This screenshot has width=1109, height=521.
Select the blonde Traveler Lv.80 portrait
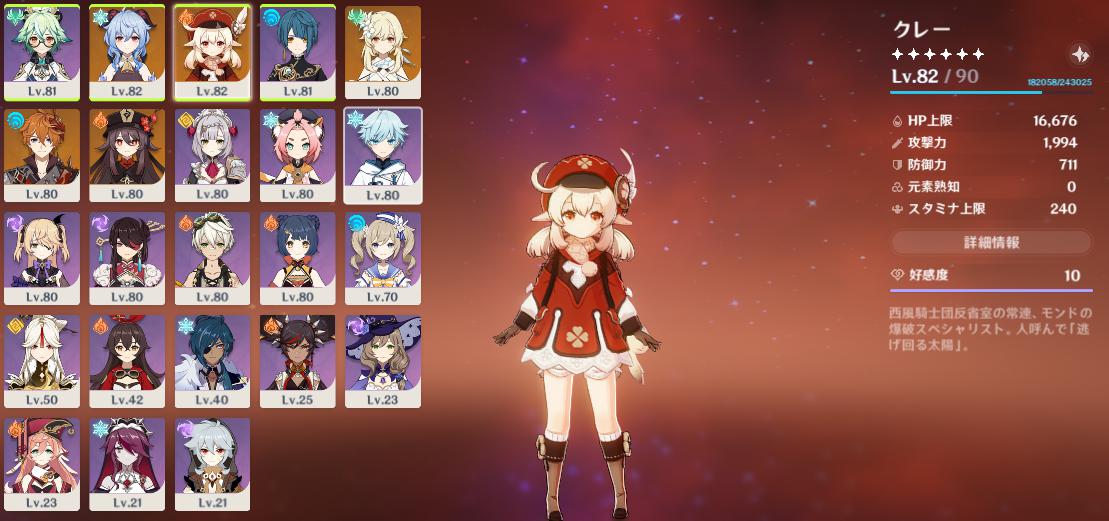(382, 52)
